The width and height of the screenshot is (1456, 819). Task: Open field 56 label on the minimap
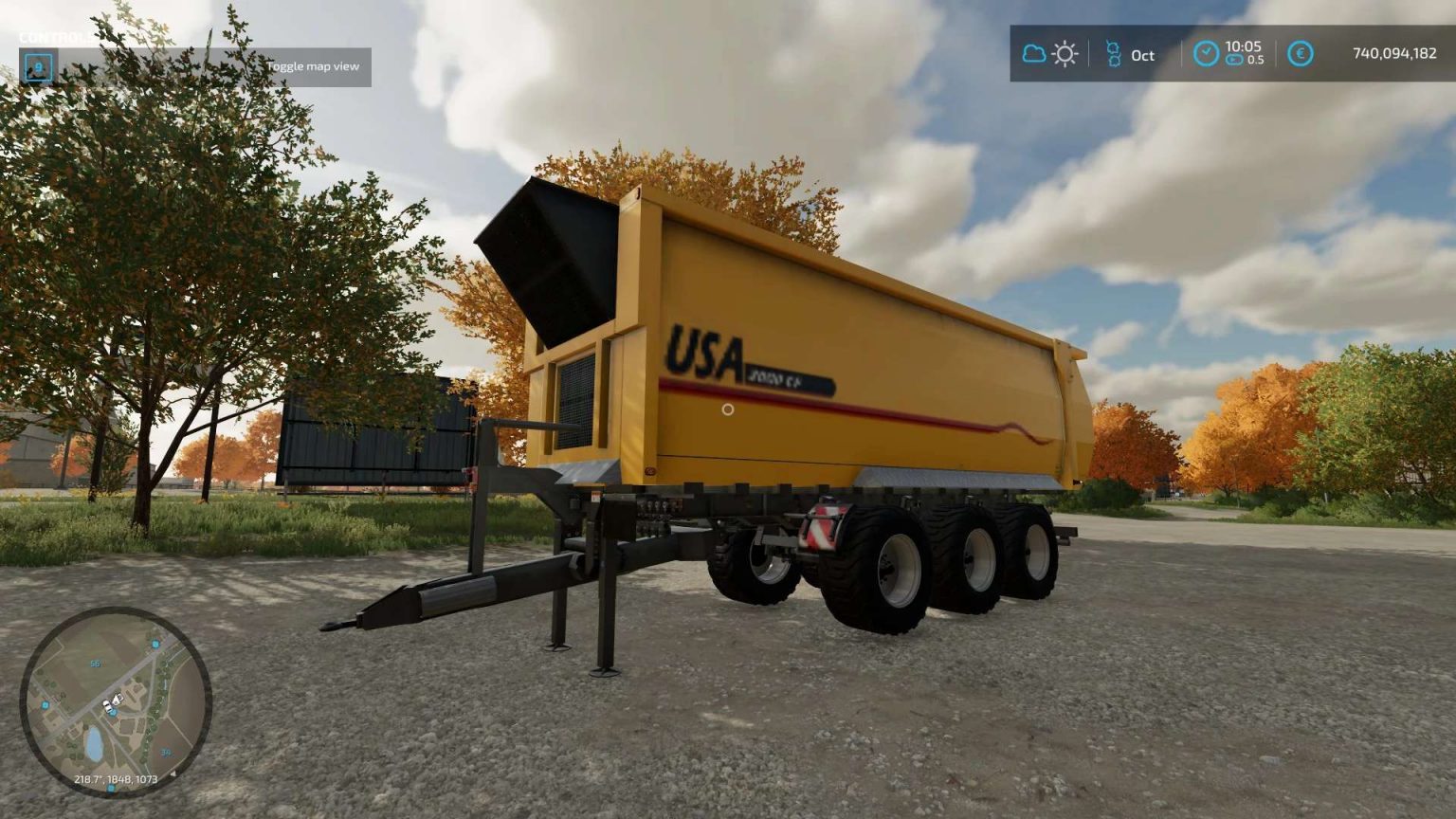[95, 664]
